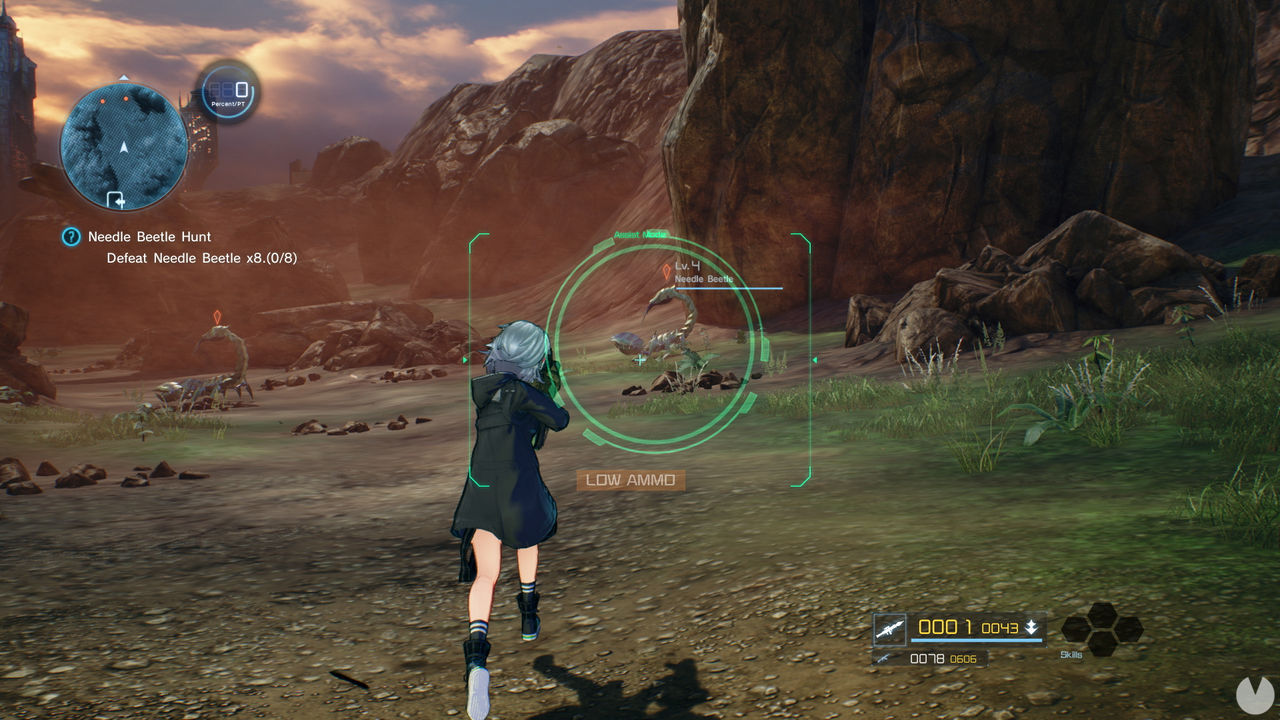The image size is (1280, 720).
Task: Select the assault rifle weapon icon
Action: pyautogui.click(x=890, y=627)
